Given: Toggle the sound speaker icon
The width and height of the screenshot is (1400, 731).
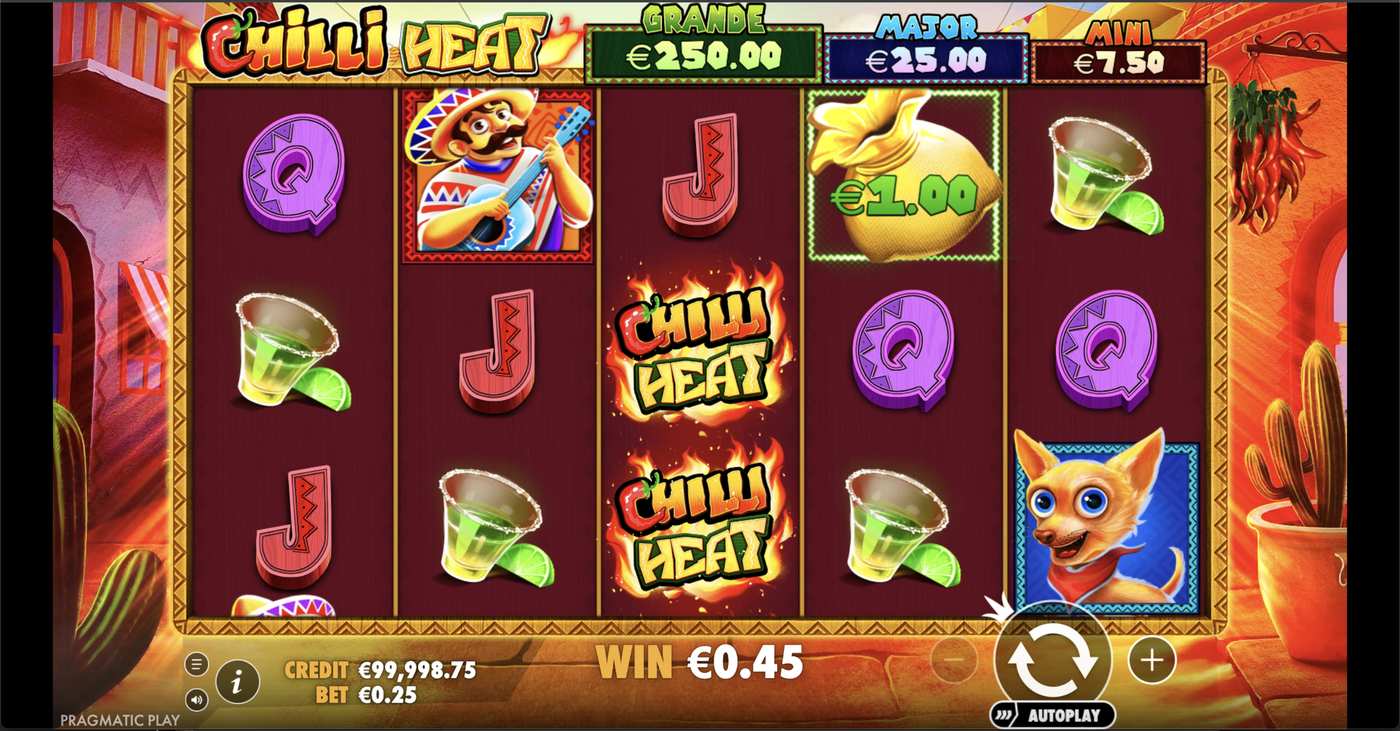Looking at the screenshot, I should [197, 699].
